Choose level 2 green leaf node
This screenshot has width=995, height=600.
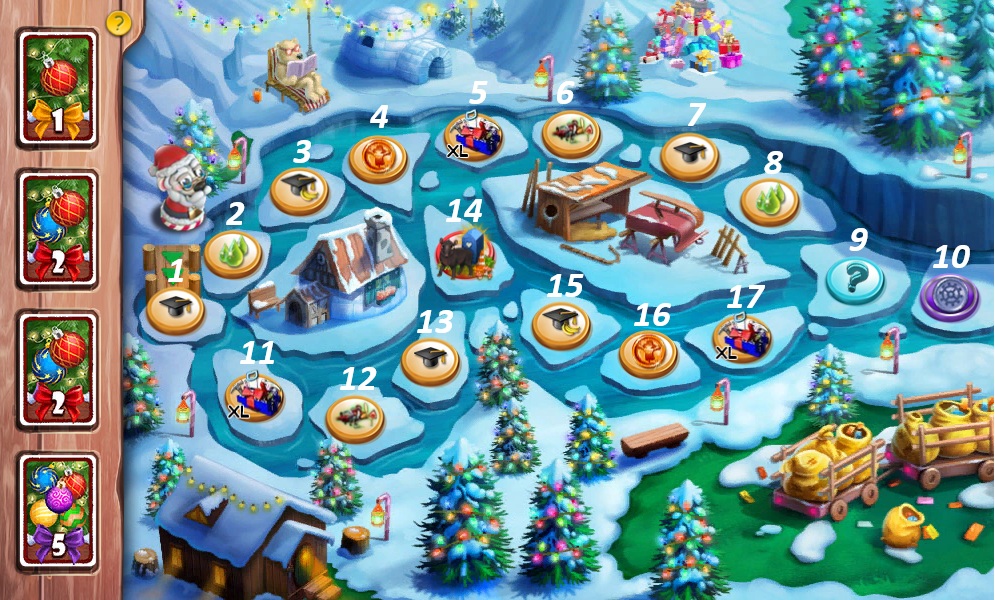233,253
